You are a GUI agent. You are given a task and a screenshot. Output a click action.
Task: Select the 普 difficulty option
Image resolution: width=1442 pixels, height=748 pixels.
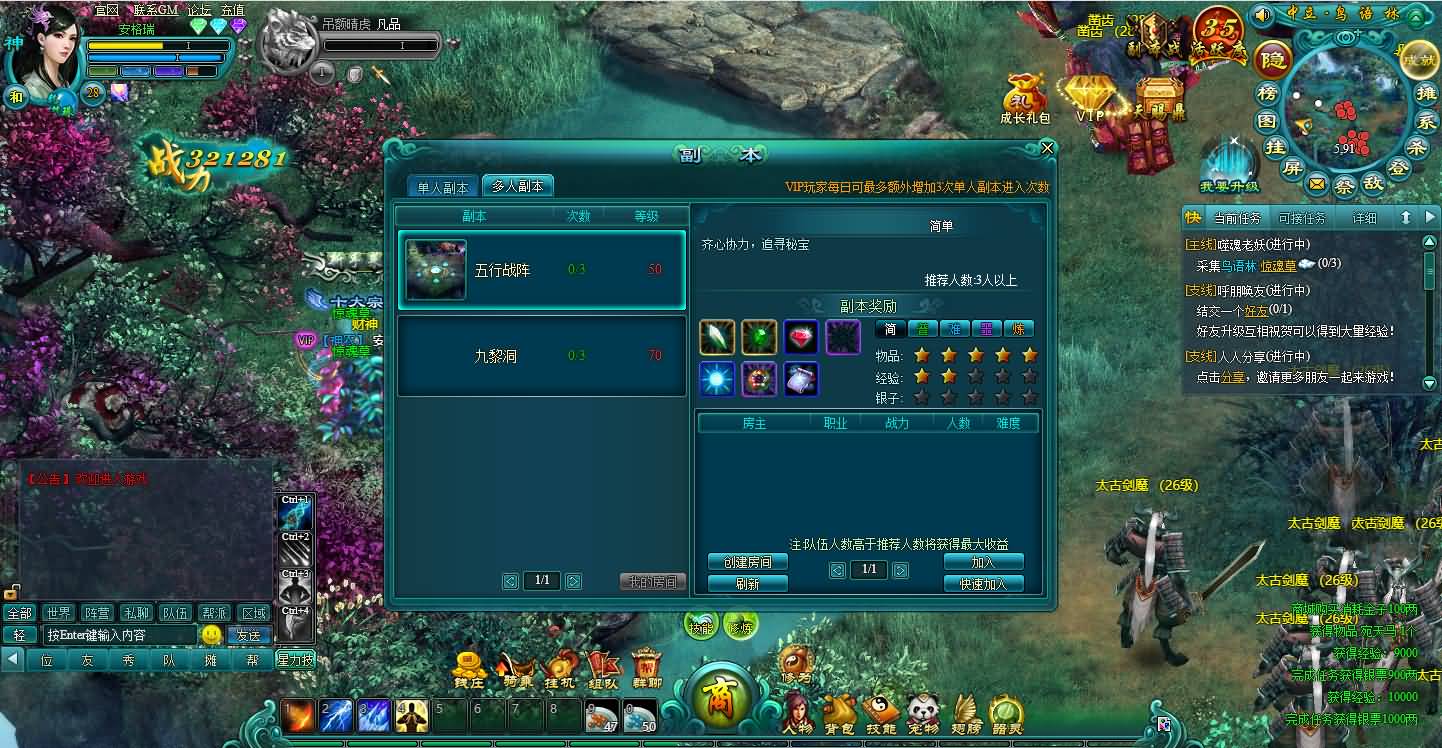coord(922,329)
